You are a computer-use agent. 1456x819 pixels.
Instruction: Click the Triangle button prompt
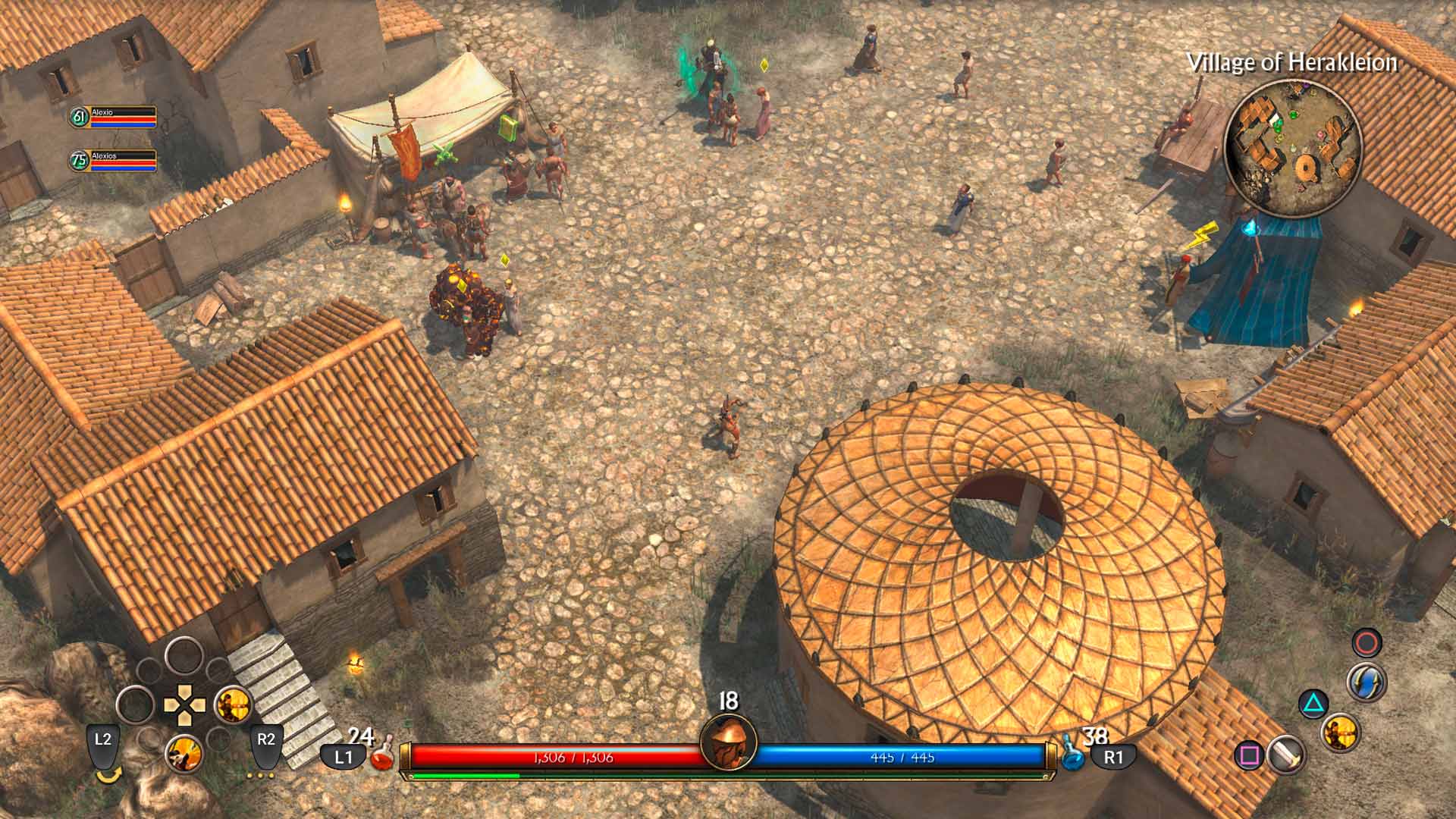(1313, 703)
